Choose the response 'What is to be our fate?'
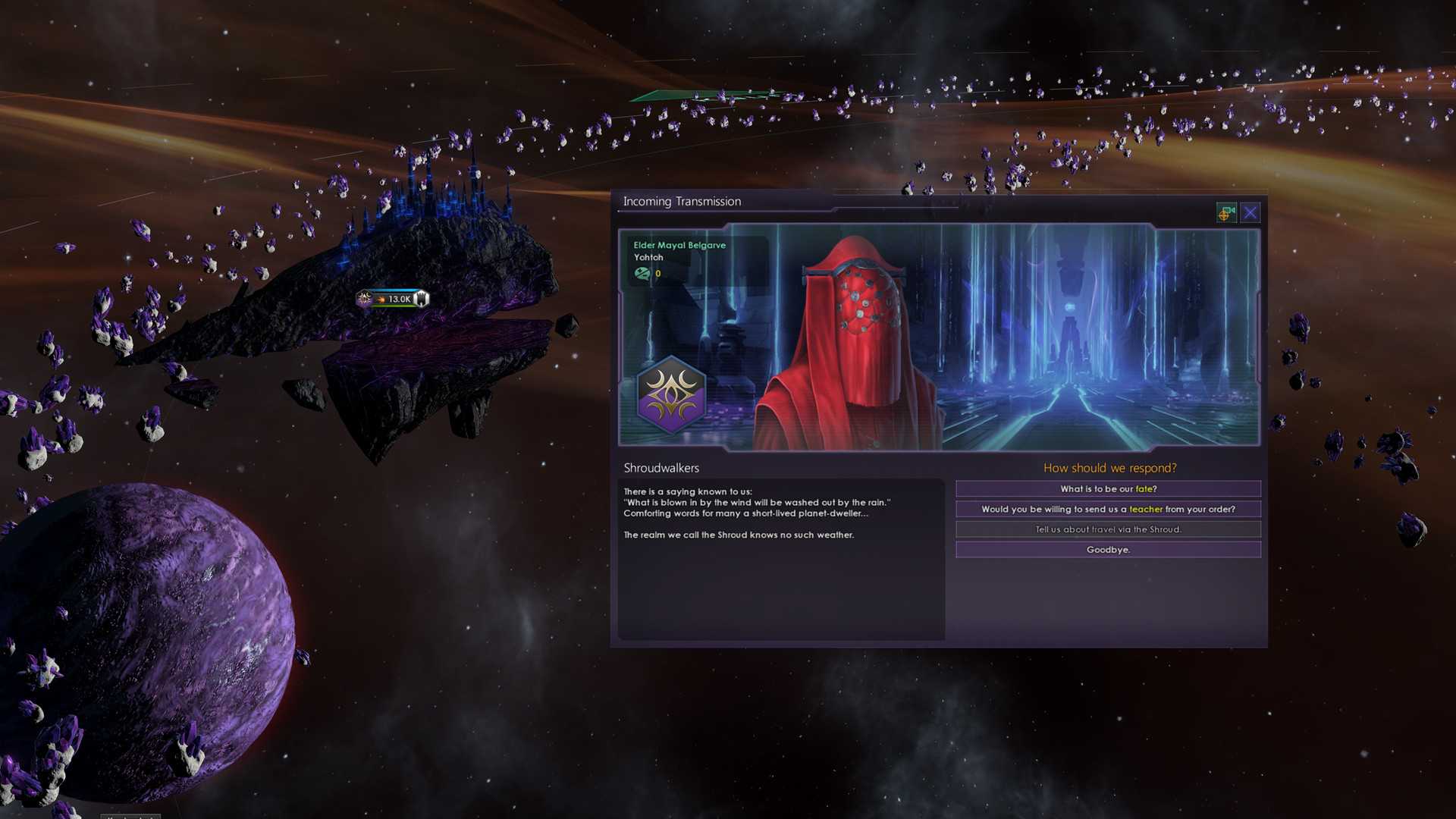This screenshot has height=819, width=1456. point(1109,488)
